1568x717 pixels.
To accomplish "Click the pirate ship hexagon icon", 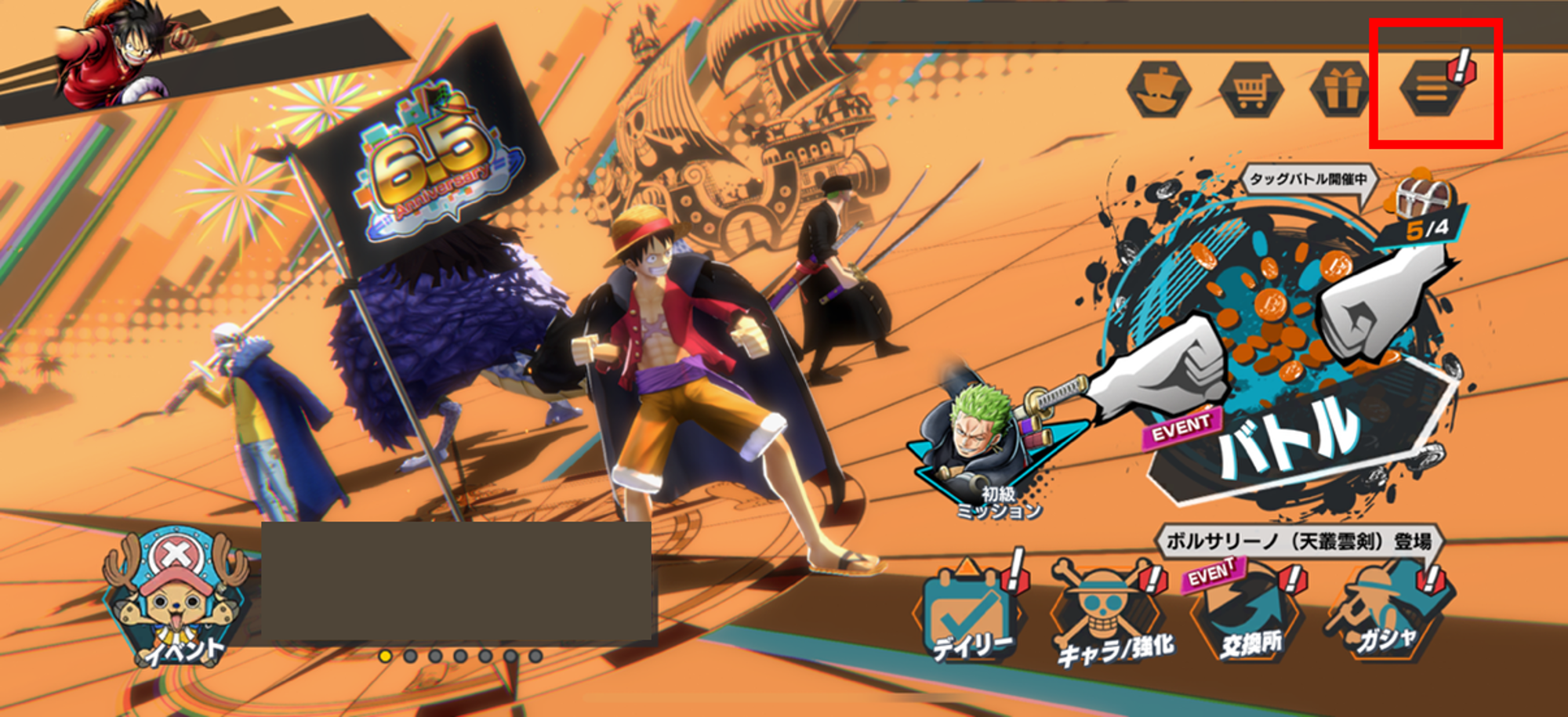I will pyautogui.click(x=1159, y=89).
